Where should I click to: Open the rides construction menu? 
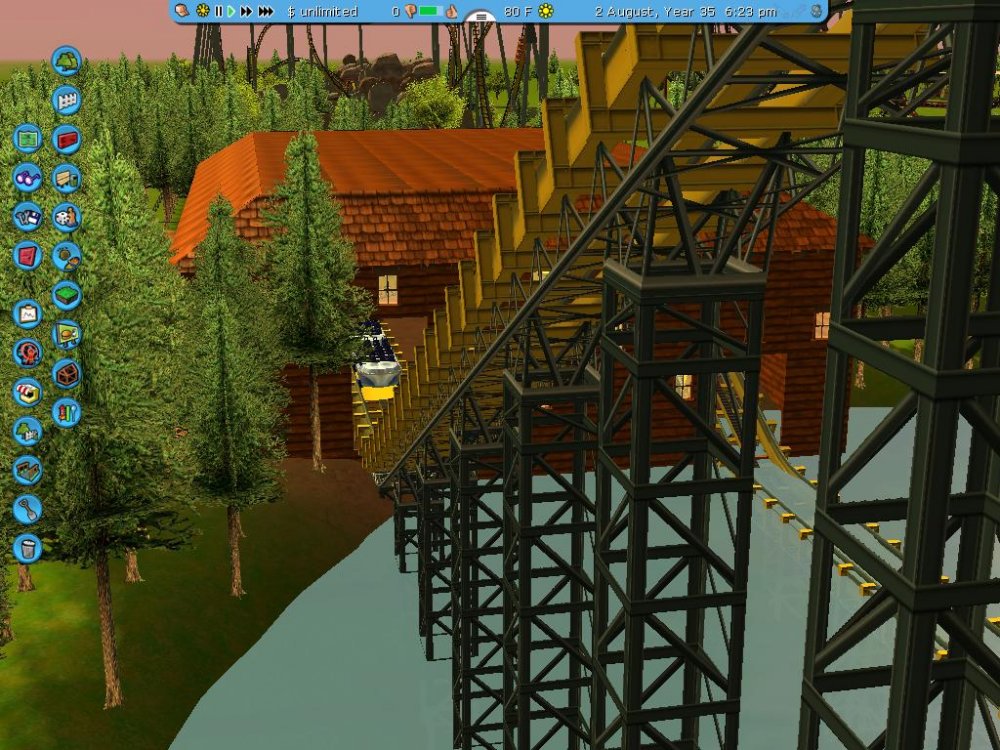[27, 352]
